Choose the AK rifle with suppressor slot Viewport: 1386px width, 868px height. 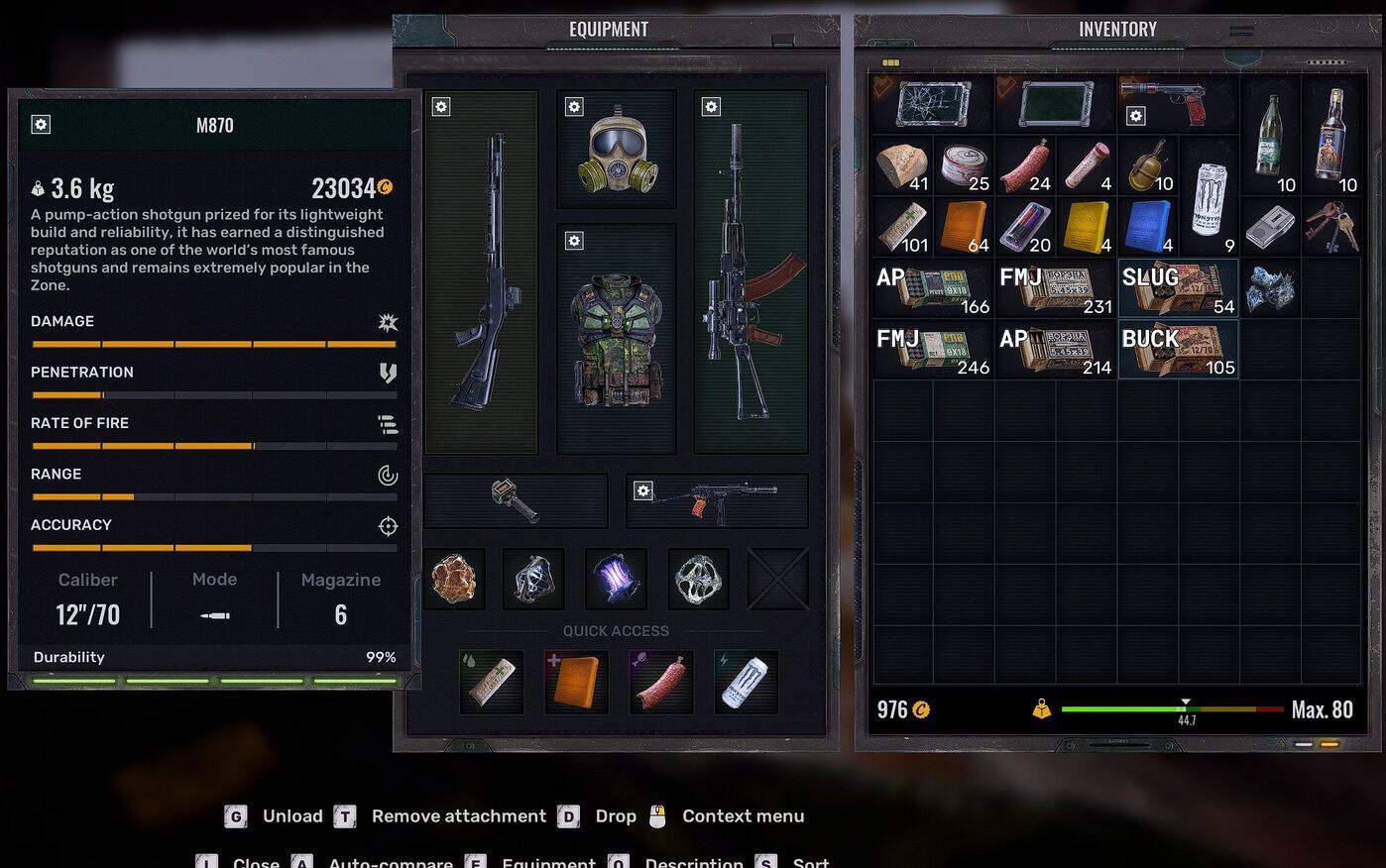click(750, 272)
